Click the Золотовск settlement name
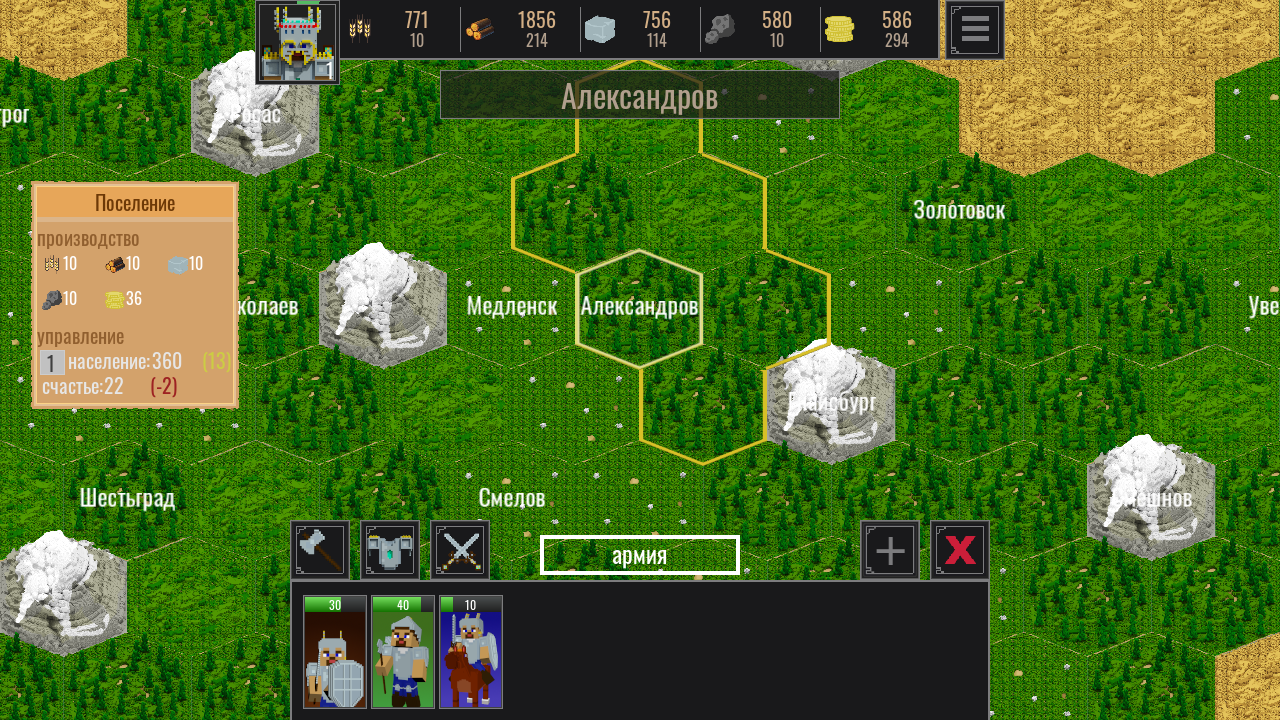The image size is (1280, 720). pos(960,211)
